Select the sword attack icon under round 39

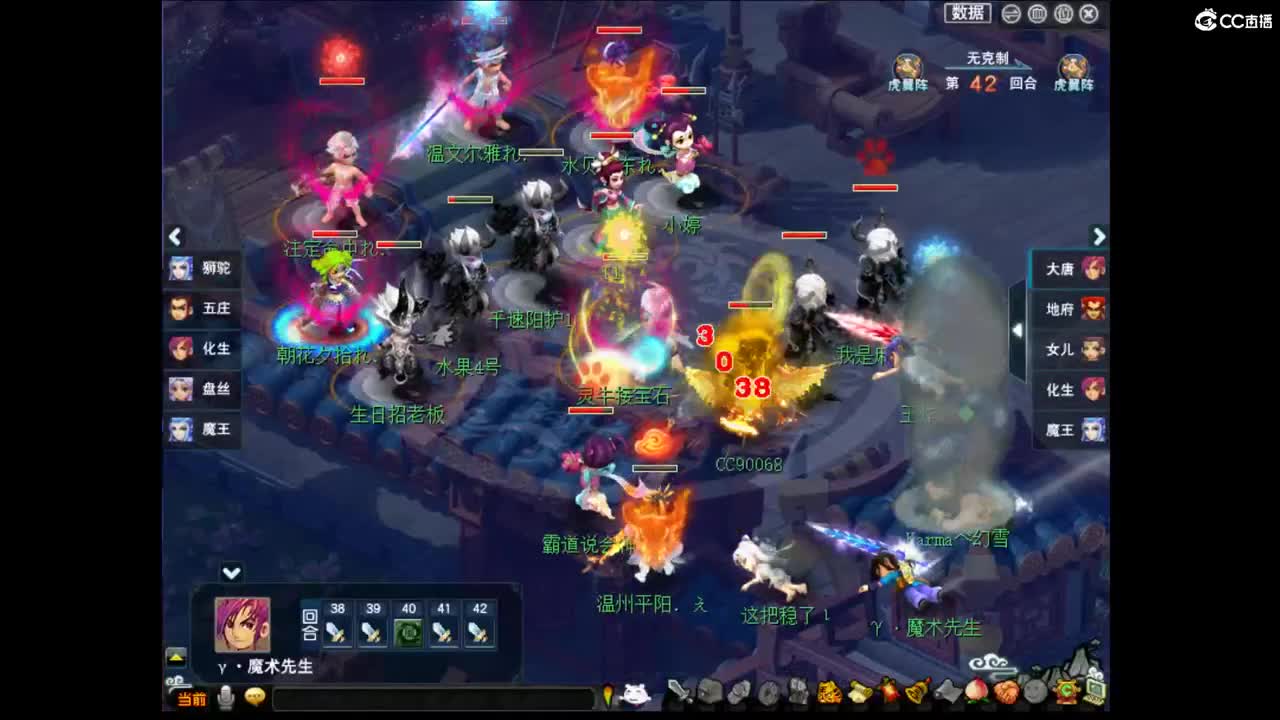click(372, 630)
